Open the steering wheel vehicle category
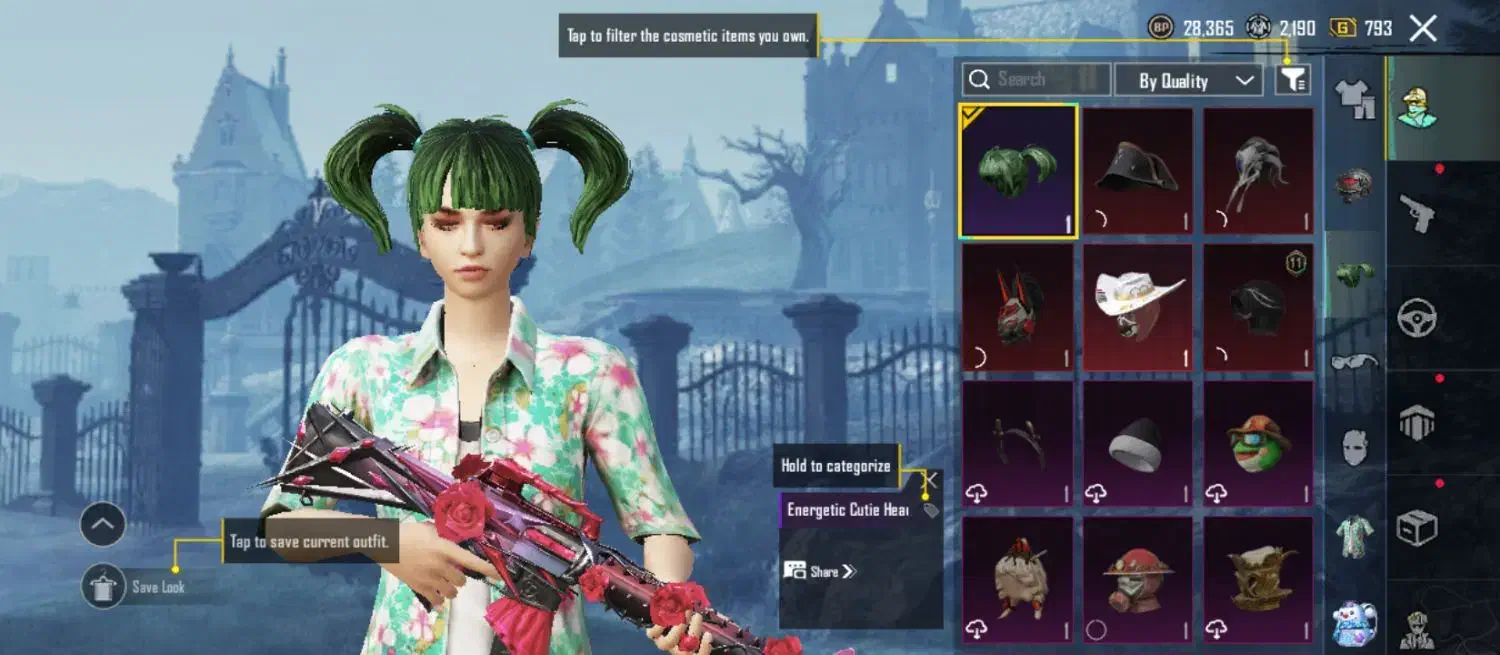This screenshot has width=1500, height=655. [x=1417, y=319]
